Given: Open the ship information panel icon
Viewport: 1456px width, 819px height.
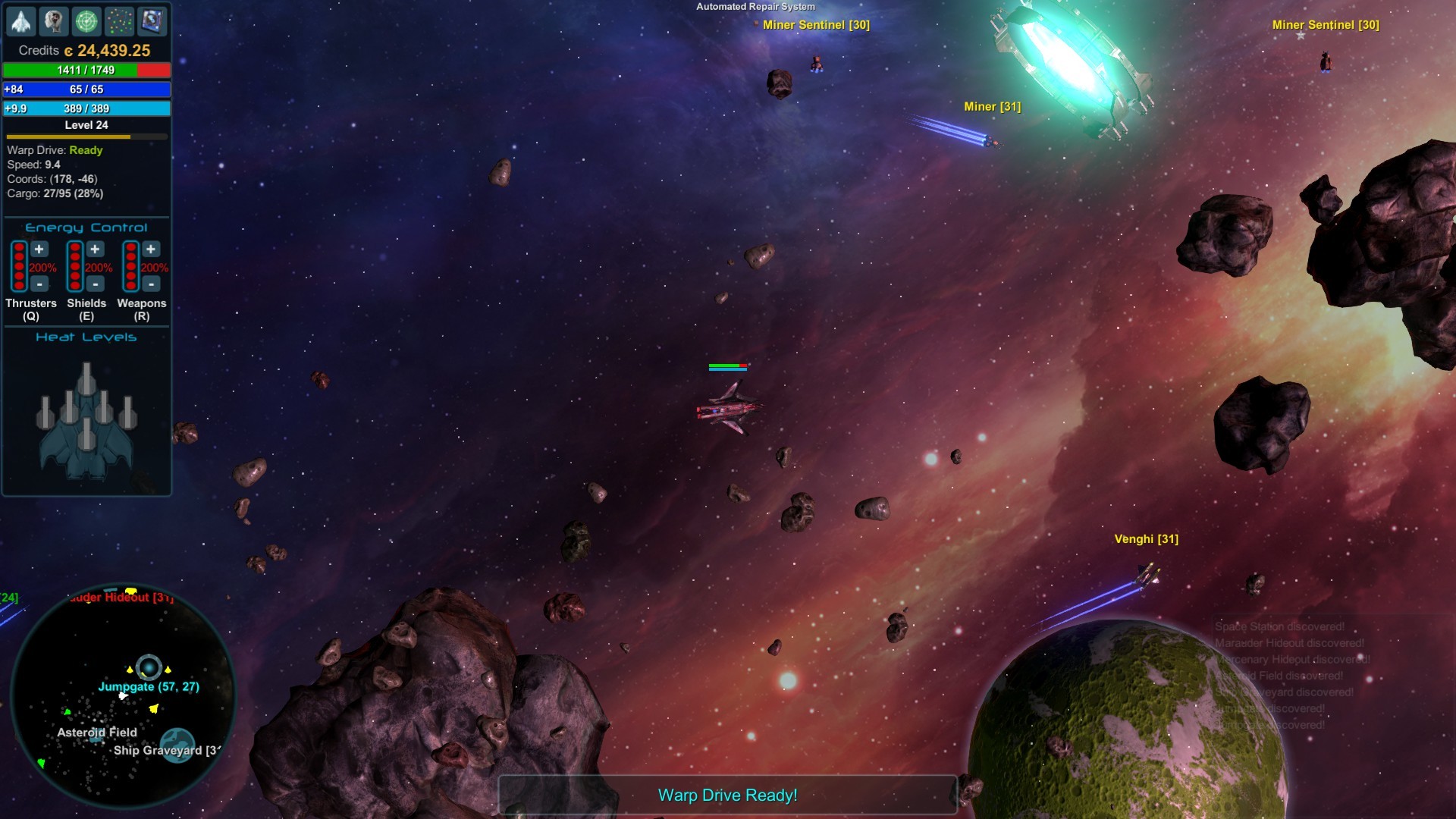Looking at the screenshot, I should point(21,21).
